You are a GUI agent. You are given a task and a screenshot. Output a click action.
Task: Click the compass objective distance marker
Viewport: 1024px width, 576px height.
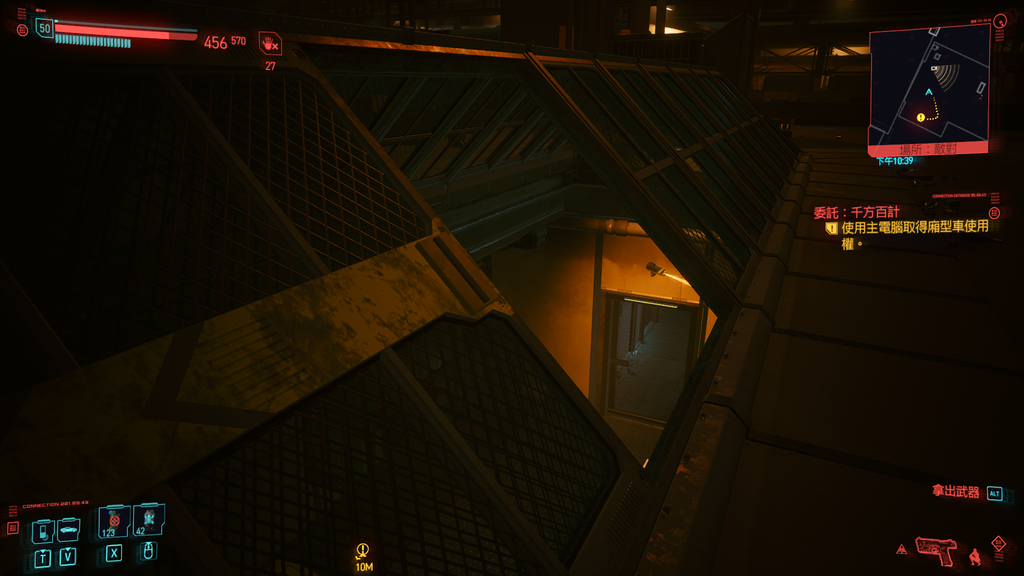pos(364,555)
